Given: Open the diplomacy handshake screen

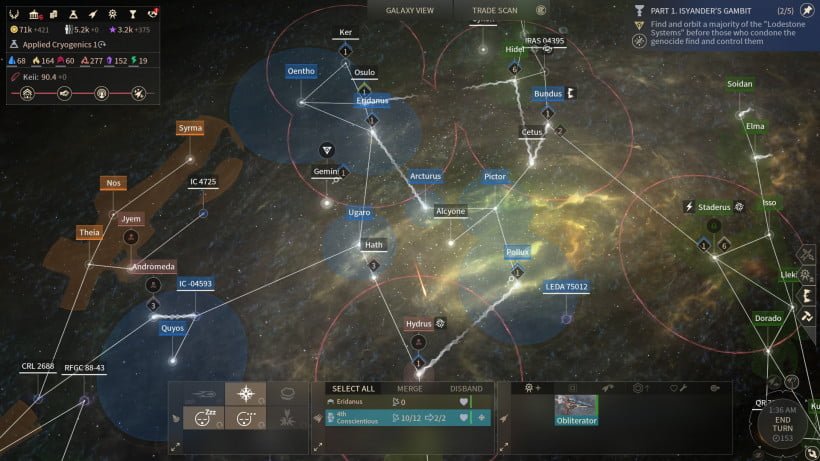Looking at the screenshot, I should [152, 12].
